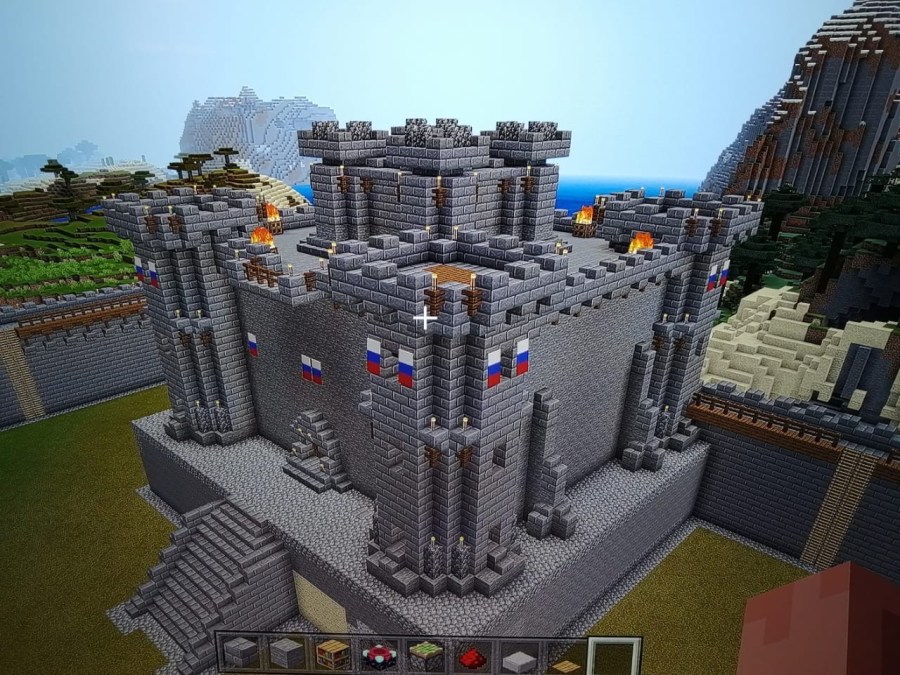Image resolution: width=900 pixels, height=675 pixels.
Task: Select the enchanting table hotbar slot
Action: click(x=380, y=655)
